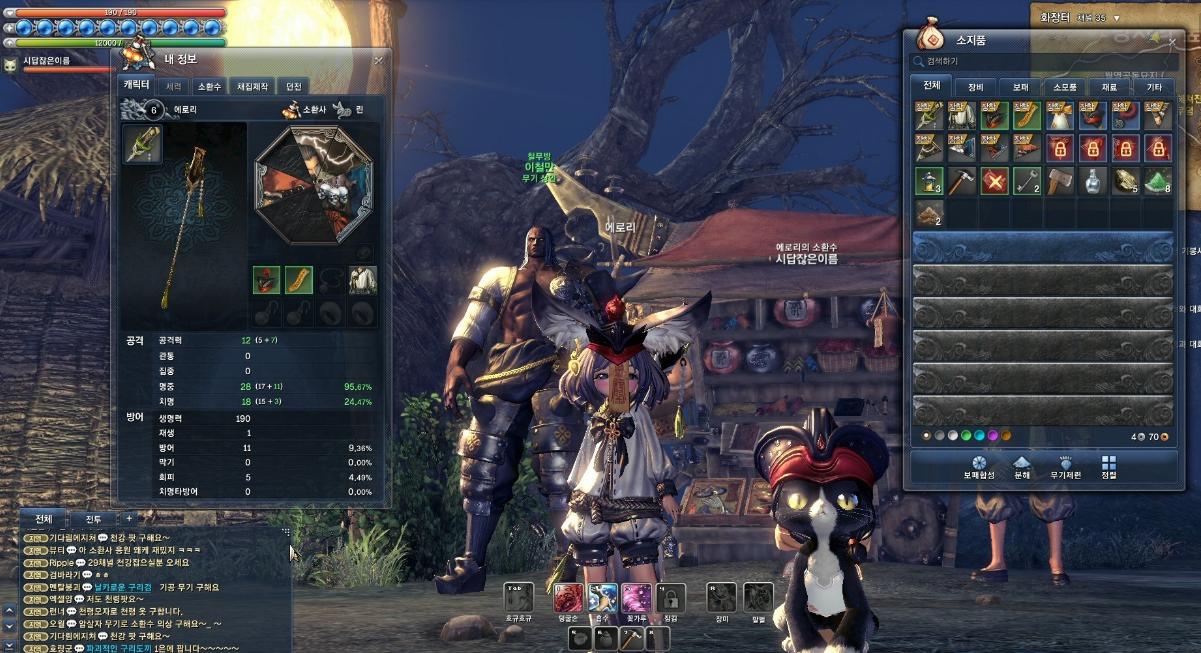Screen dimensions: 1201x653
Task: Activate the 덩굴손 skill
Action: (568, 598)
